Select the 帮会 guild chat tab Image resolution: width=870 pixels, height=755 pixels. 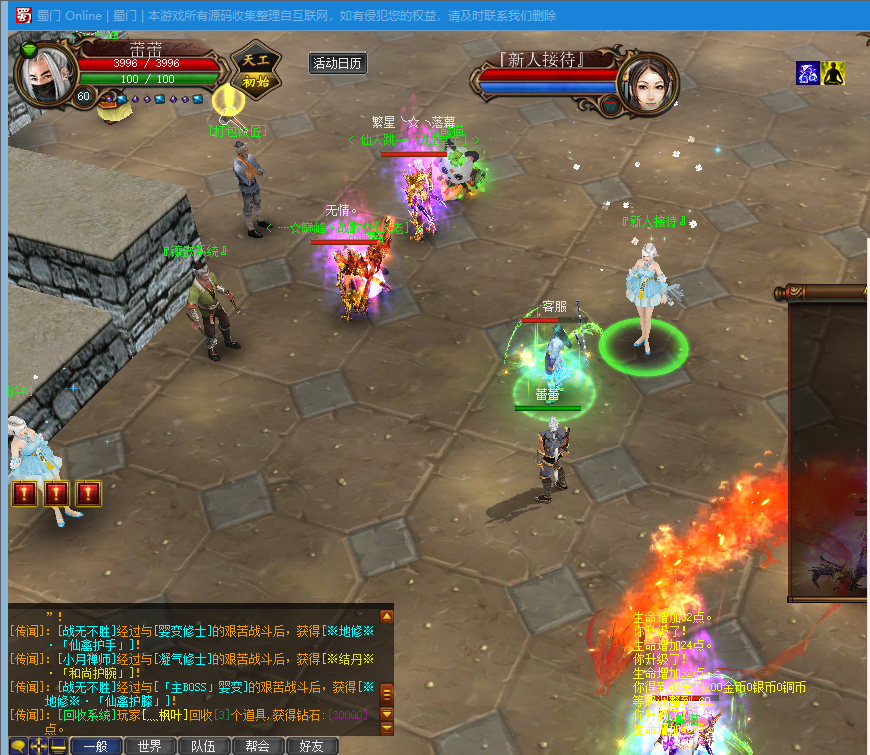258,746
